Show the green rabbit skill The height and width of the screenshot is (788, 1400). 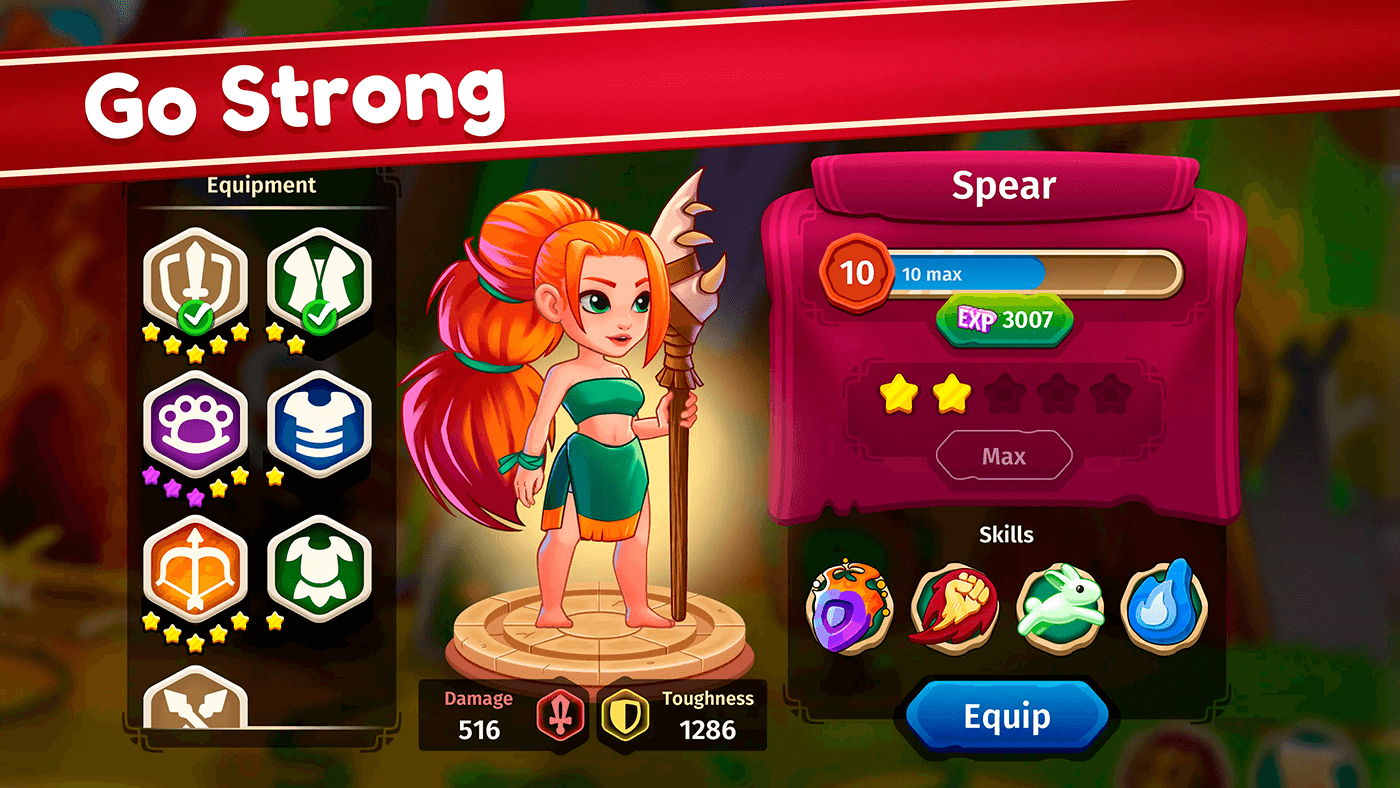1060,607
